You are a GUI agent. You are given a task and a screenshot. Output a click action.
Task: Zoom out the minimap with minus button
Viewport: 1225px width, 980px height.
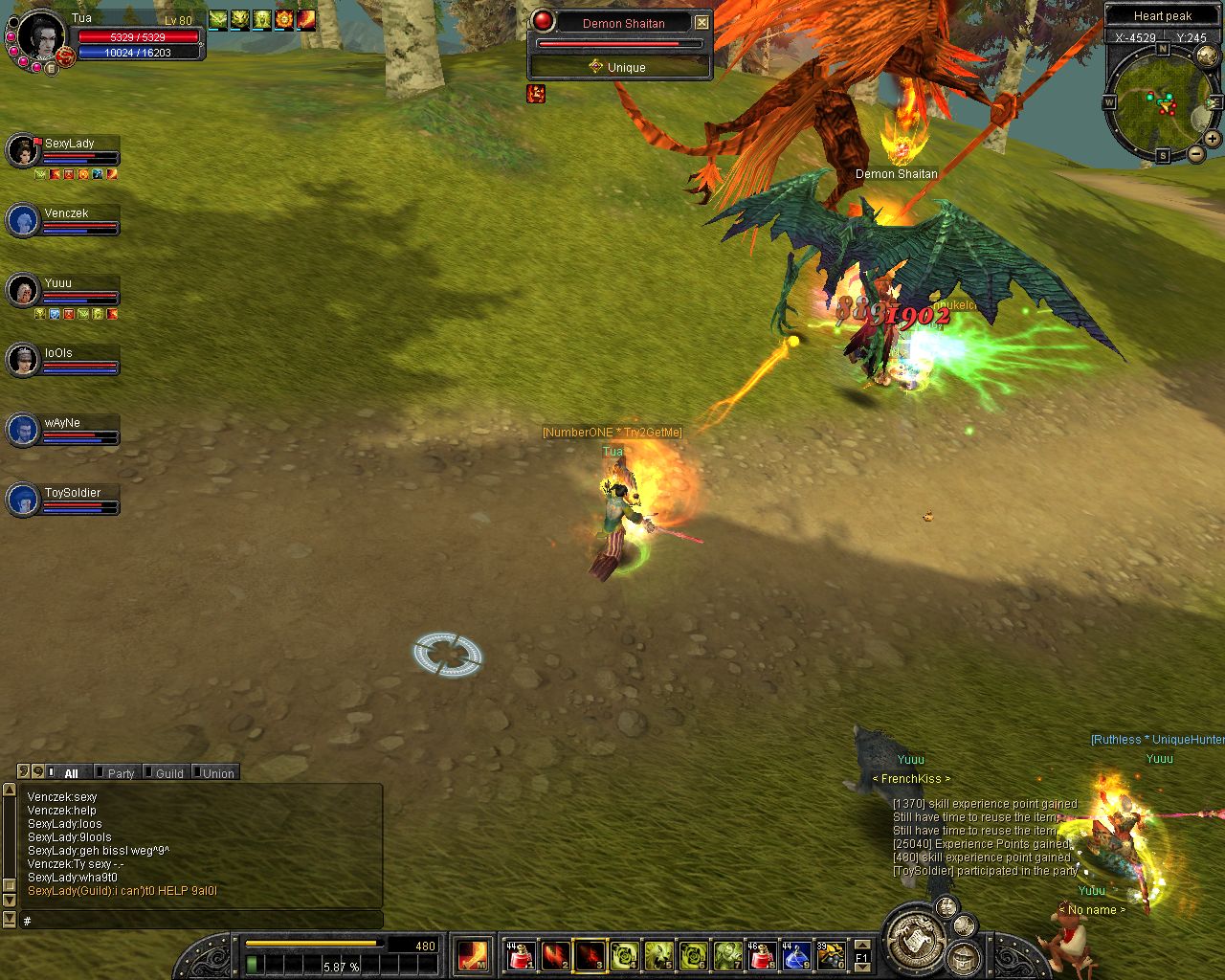[x=1196, y=153]
